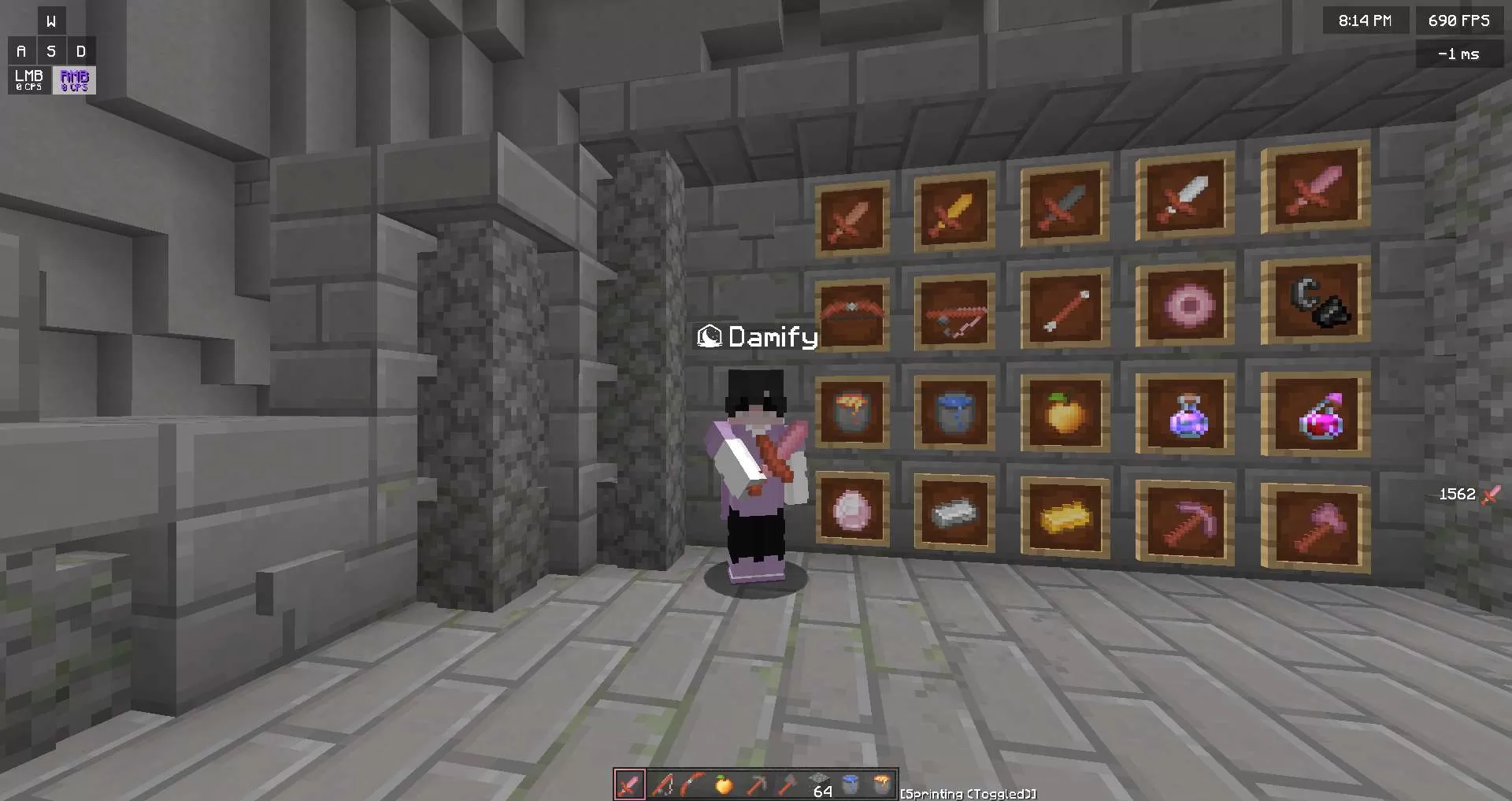The height and width of the screenshot is (801, 1512).
Task: Click the Sprinting (Toggled) status text
Action: pyautogui.click(x=969, y=793)
